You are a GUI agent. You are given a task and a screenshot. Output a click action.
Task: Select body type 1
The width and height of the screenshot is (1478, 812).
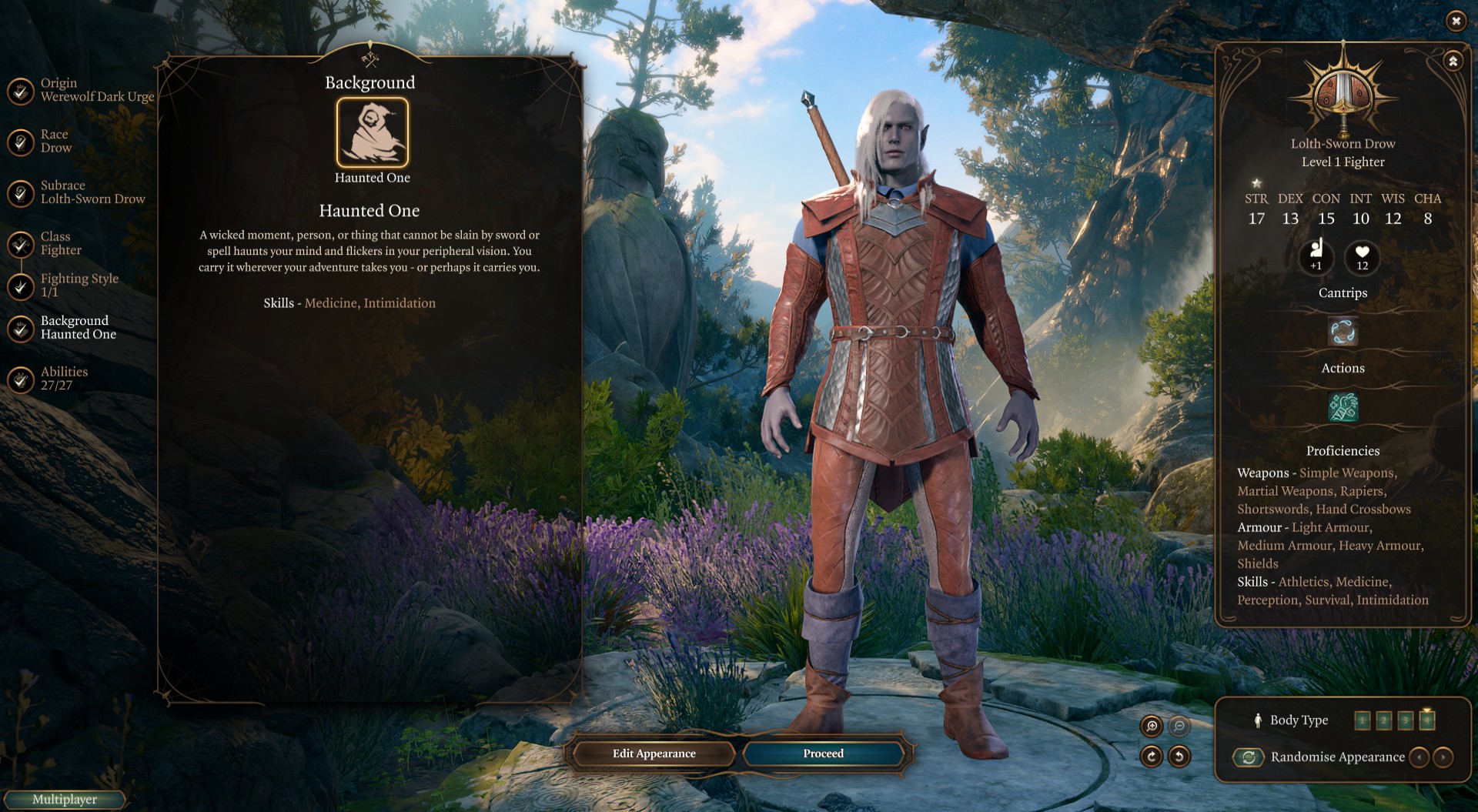[1362, 720]
